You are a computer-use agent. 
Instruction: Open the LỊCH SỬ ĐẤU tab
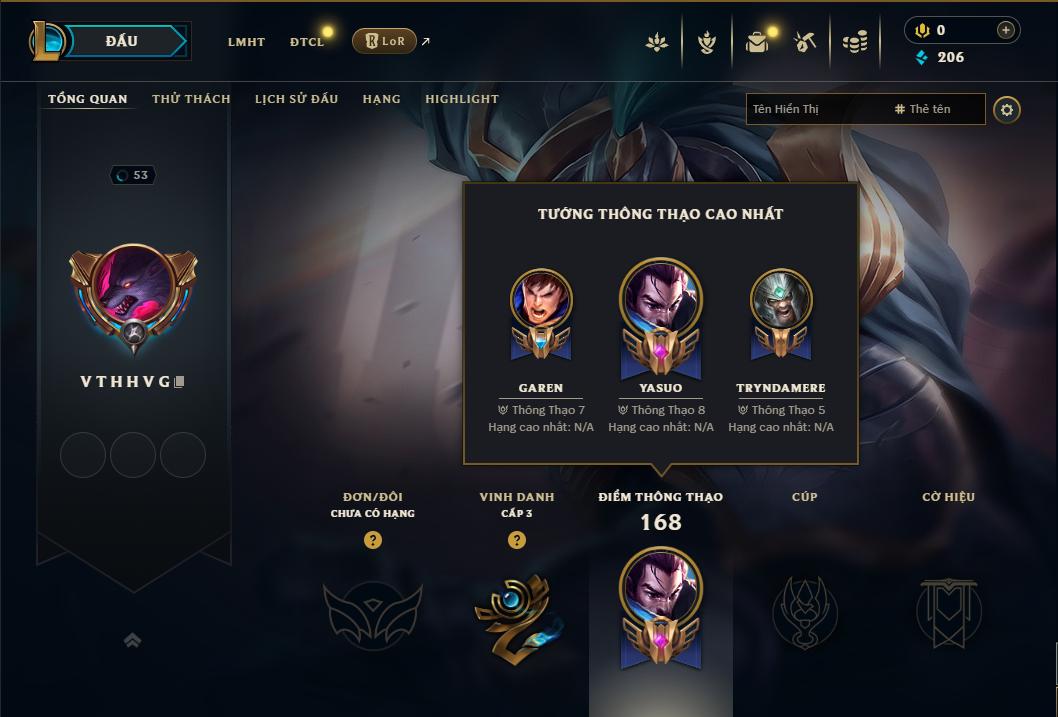(x=296, y=99)
